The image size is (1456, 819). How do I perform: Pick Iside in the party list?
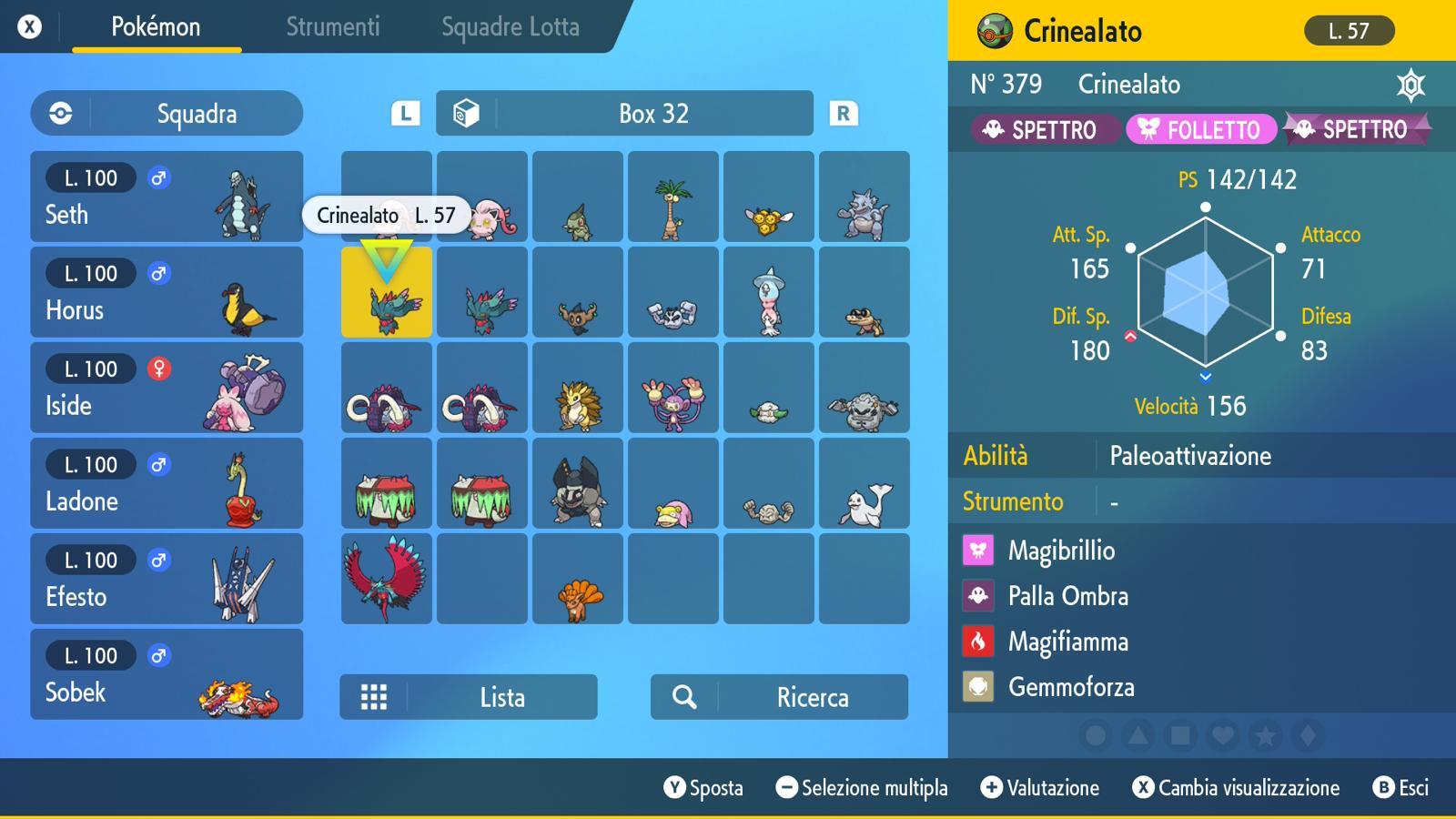[167, 388]
